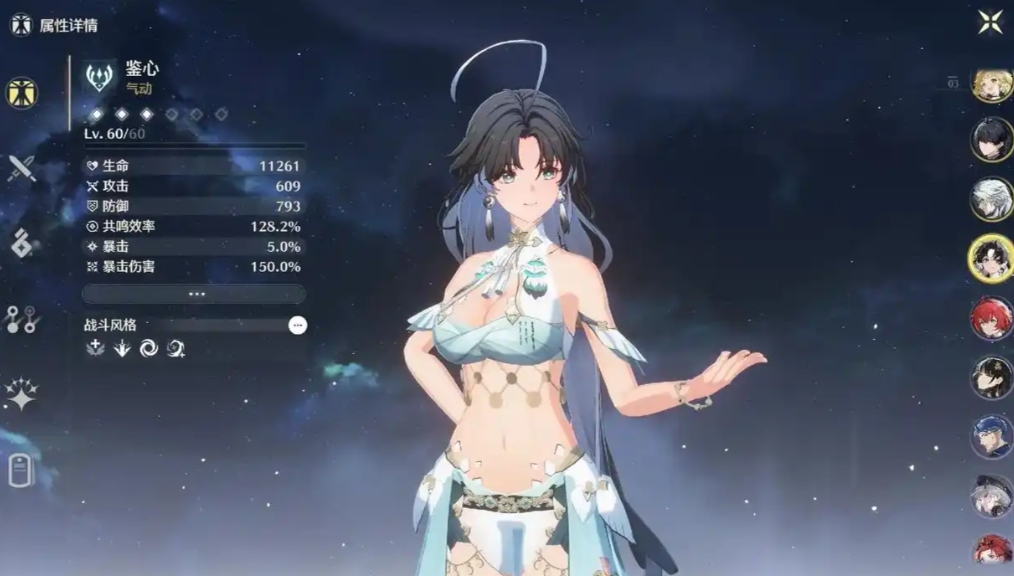The height and width of the screenshot is (576, 1014).
Task: Close the character screen with the X
Action: click(x=990, y=22)
